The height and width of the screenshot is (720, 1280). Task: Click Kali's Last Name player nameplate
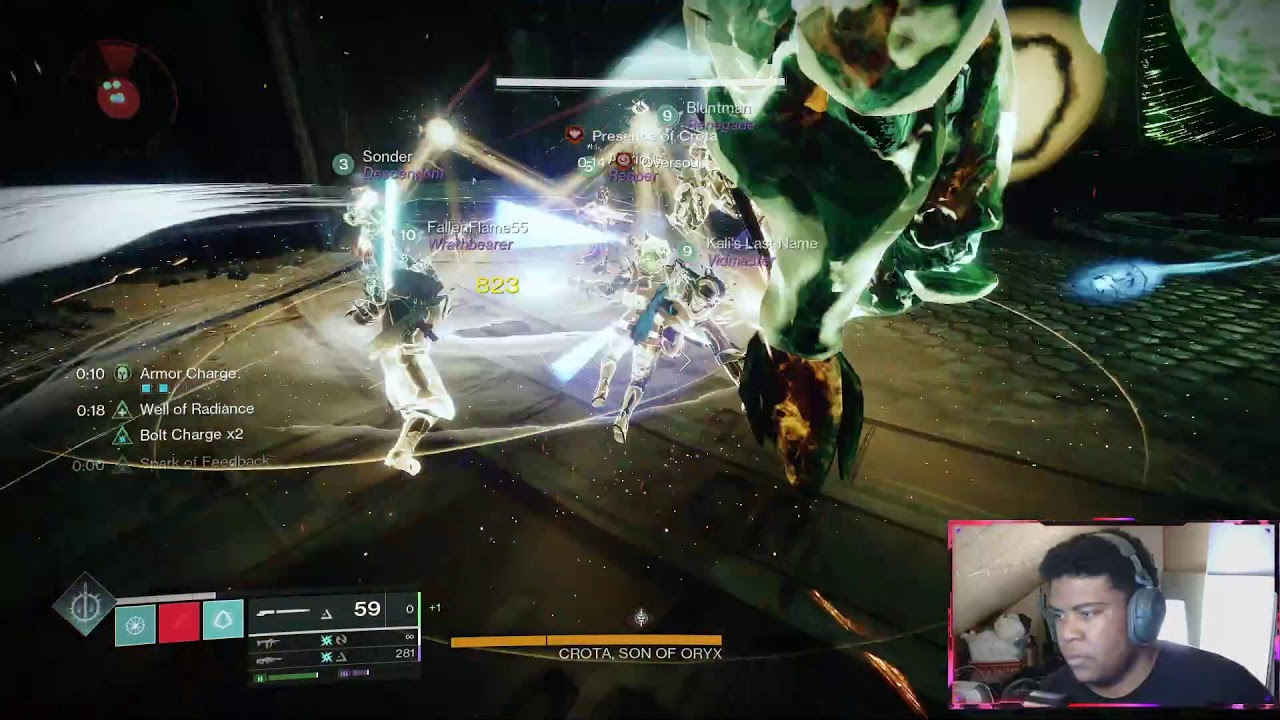click(x=761, y=244)
